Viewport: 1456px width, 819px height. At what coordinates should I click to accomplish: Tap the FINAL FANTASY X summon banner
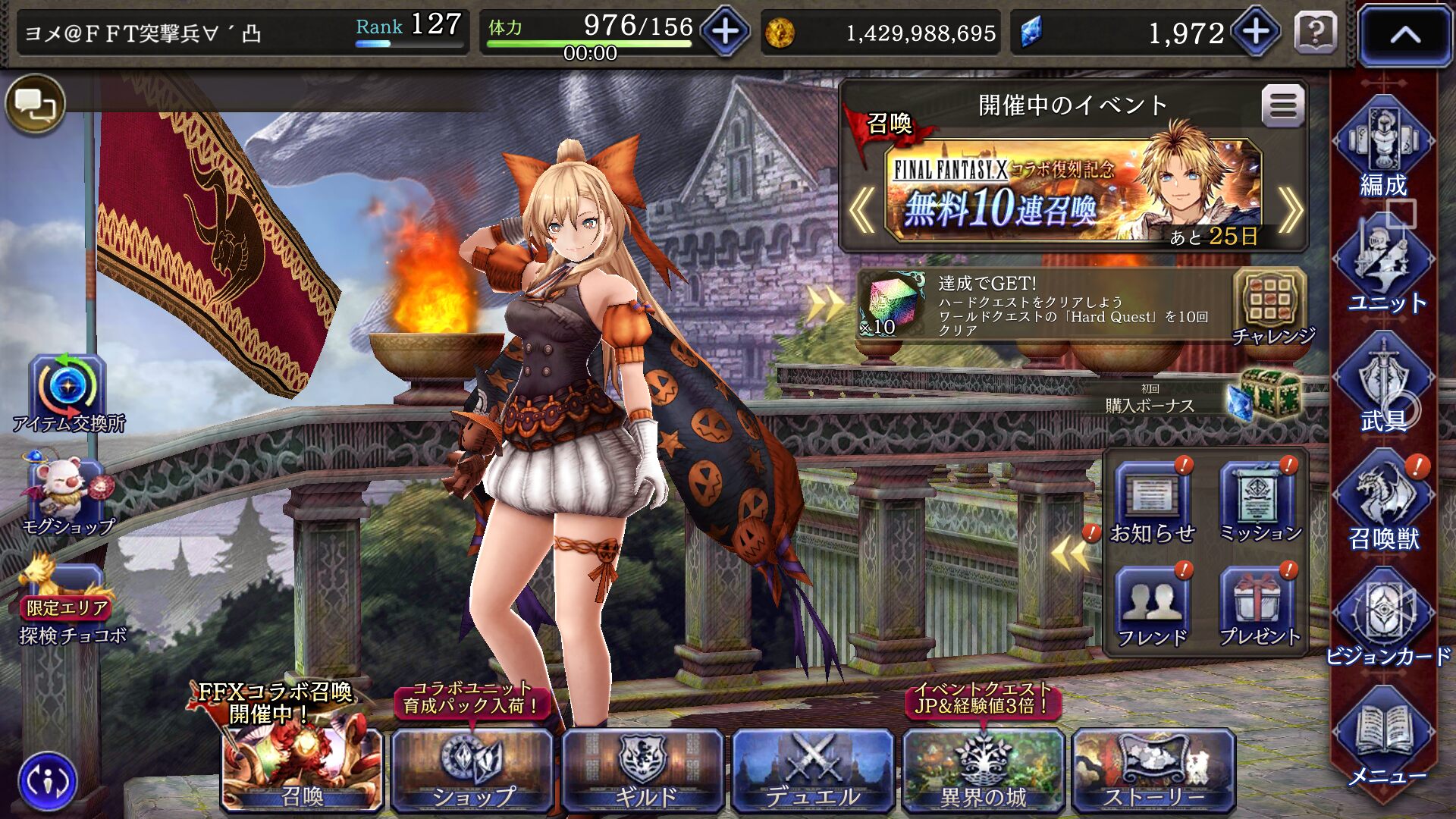[1072, 190]
